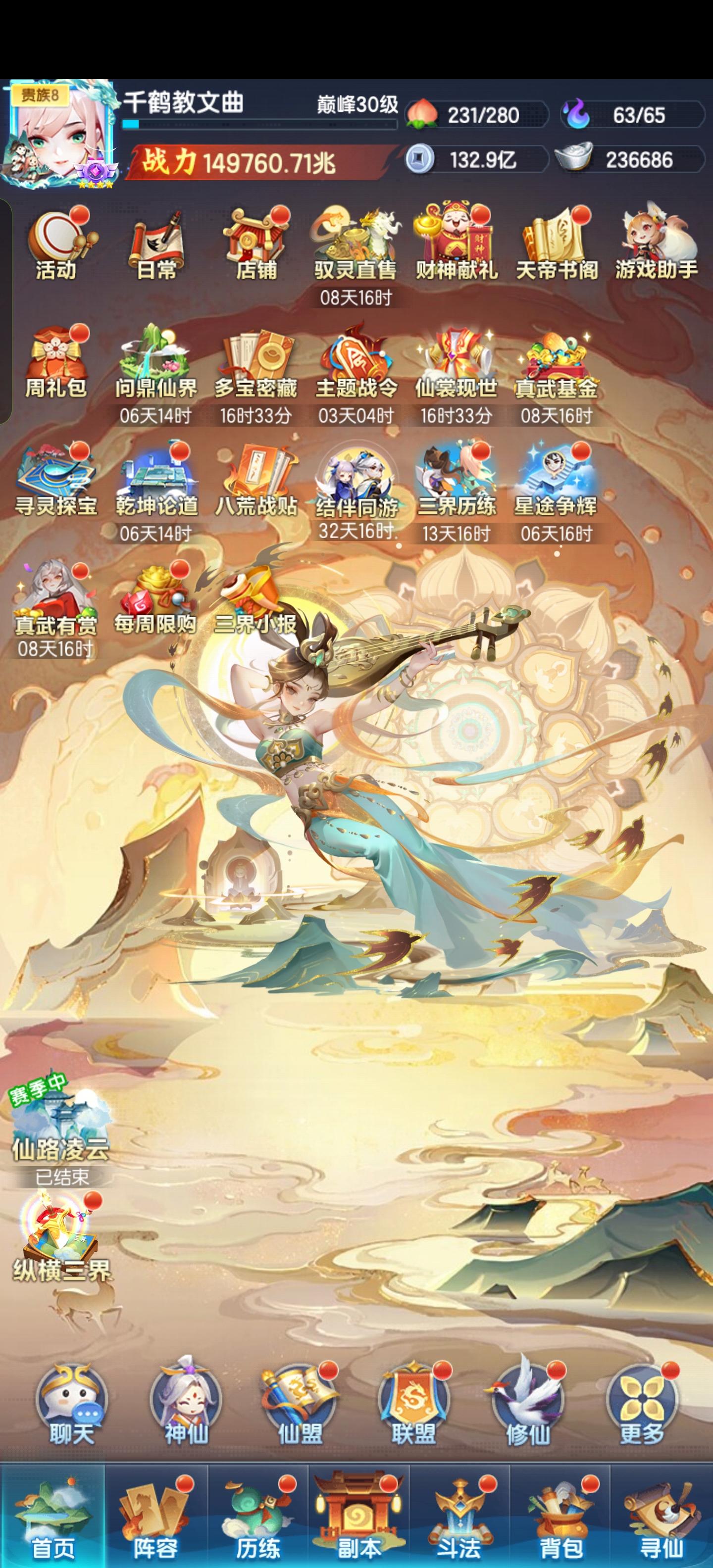
Task: Check the 三界小报 news report
Action: (253, 599)
